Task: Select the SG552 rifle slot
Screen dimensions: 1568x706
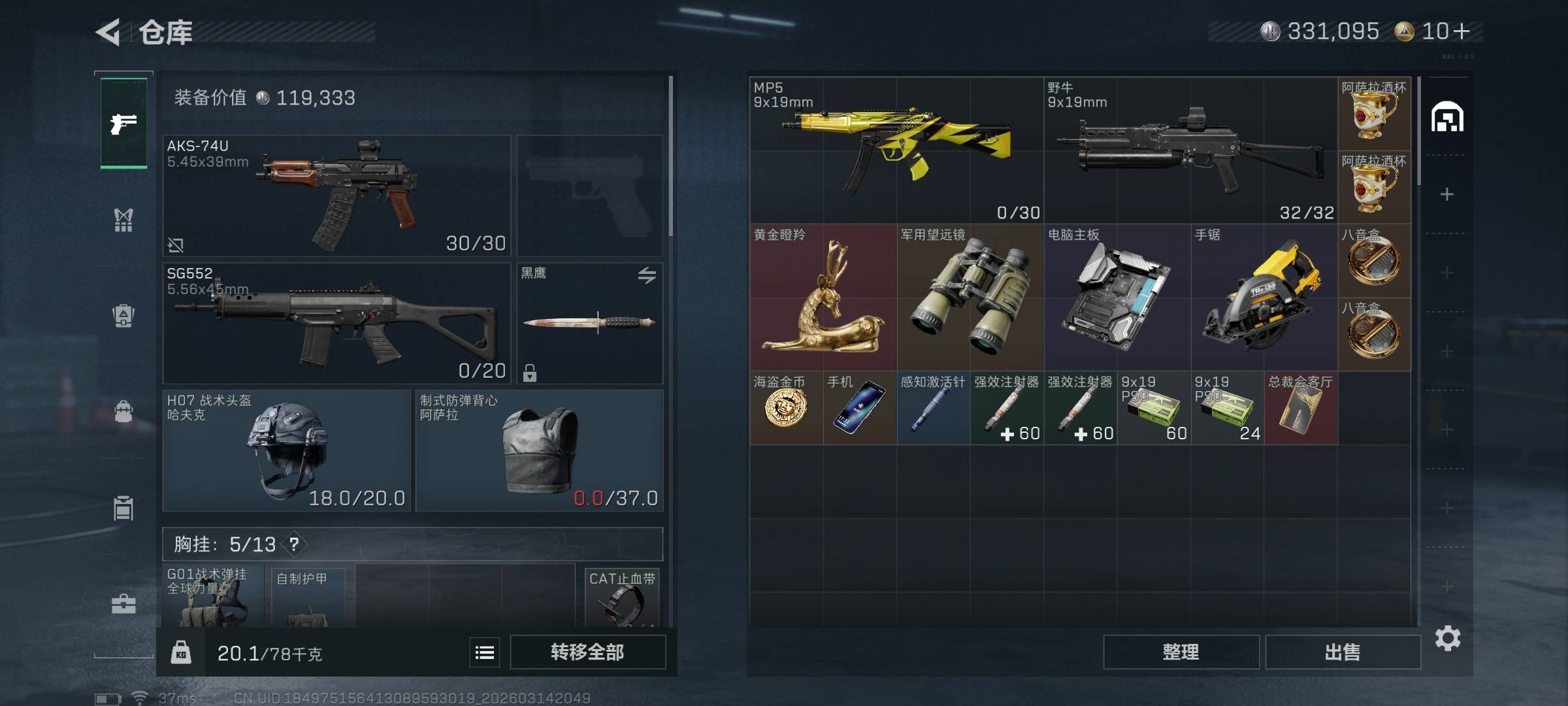Action: (x=336, y=323)
